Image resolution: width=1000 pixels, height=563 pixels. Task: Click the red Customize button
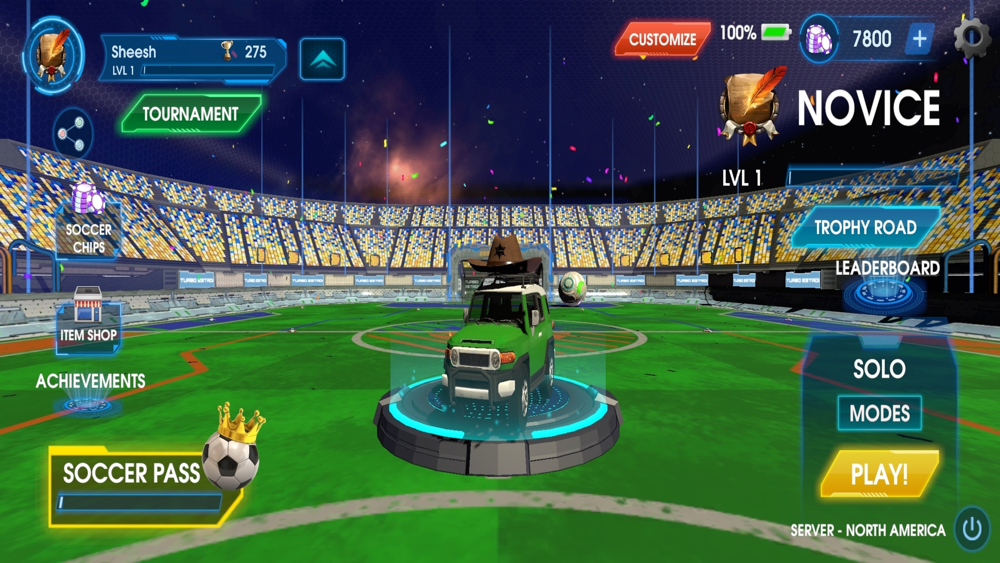(x=662, y=40)
